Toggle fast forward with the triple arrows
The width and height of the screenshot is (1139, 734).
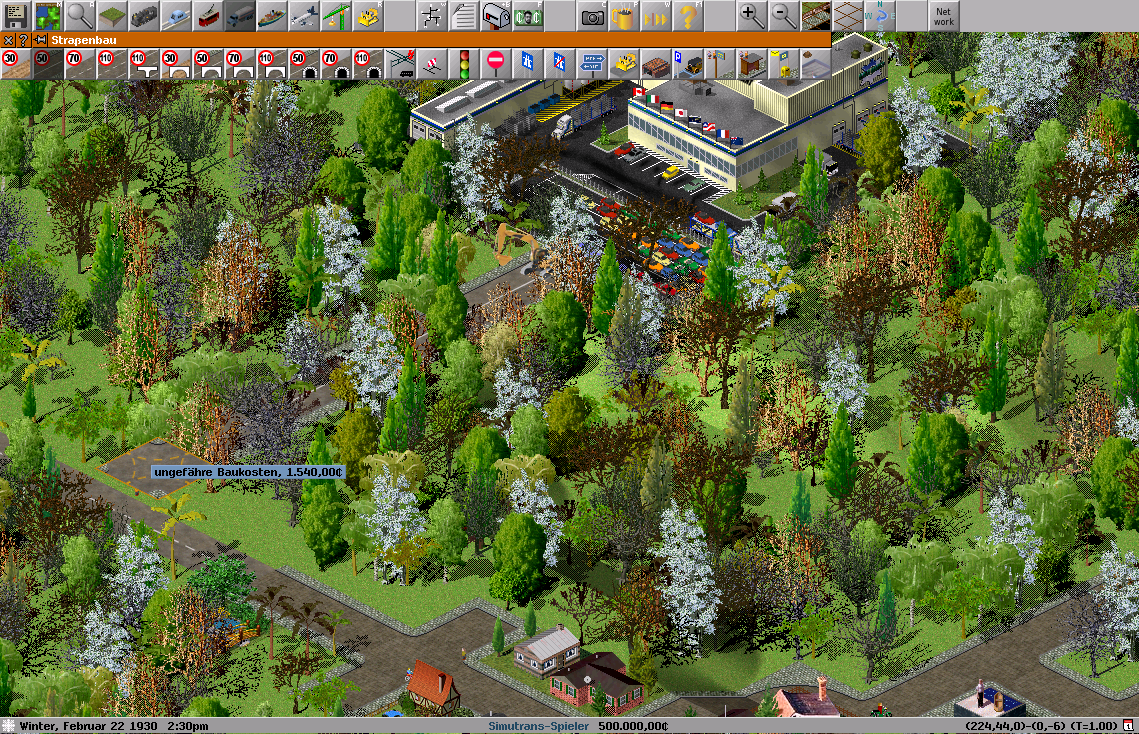click(x=656, y=16)
